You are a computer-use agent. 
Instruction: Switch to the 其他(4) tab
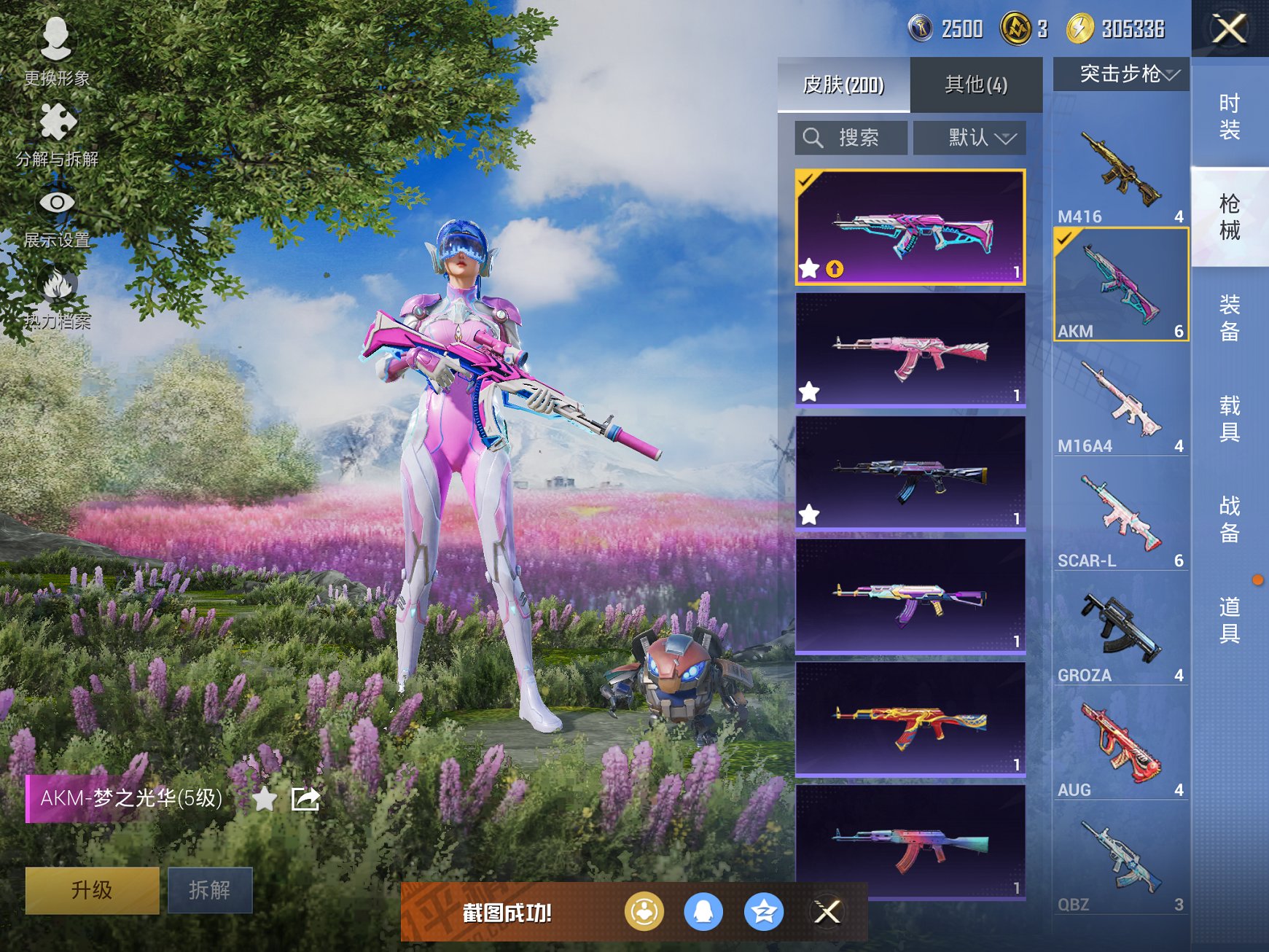[x=975, y=85]
